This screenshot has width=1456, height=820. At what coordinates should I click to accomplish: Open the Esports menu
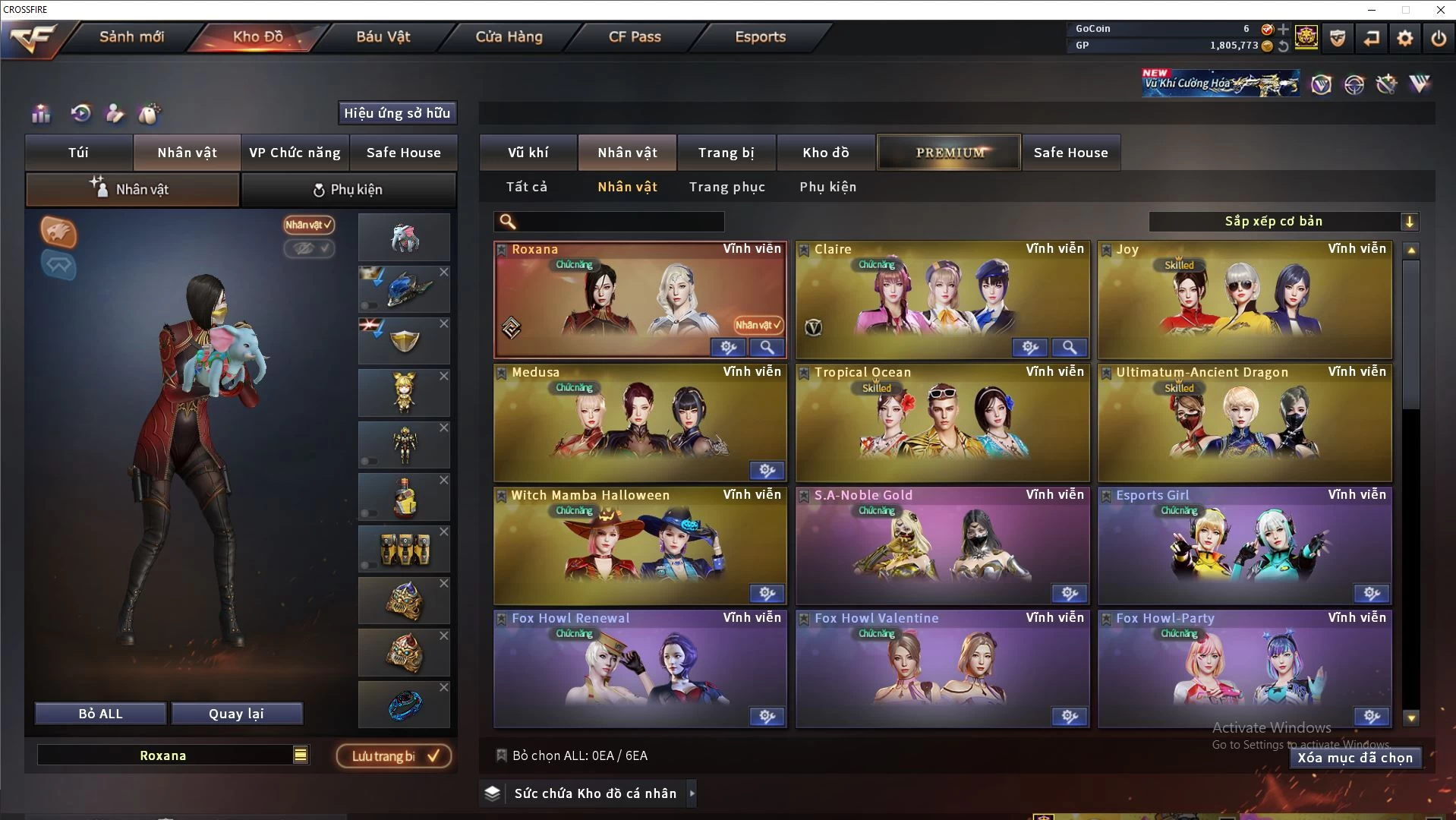tap(760, 36)
